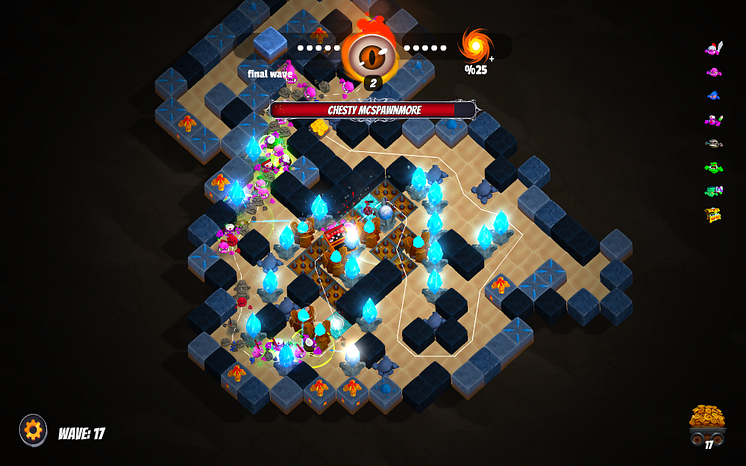Select the pink enemy with white sword
This screenshot has width=746, height=466.
click(713, 47)
